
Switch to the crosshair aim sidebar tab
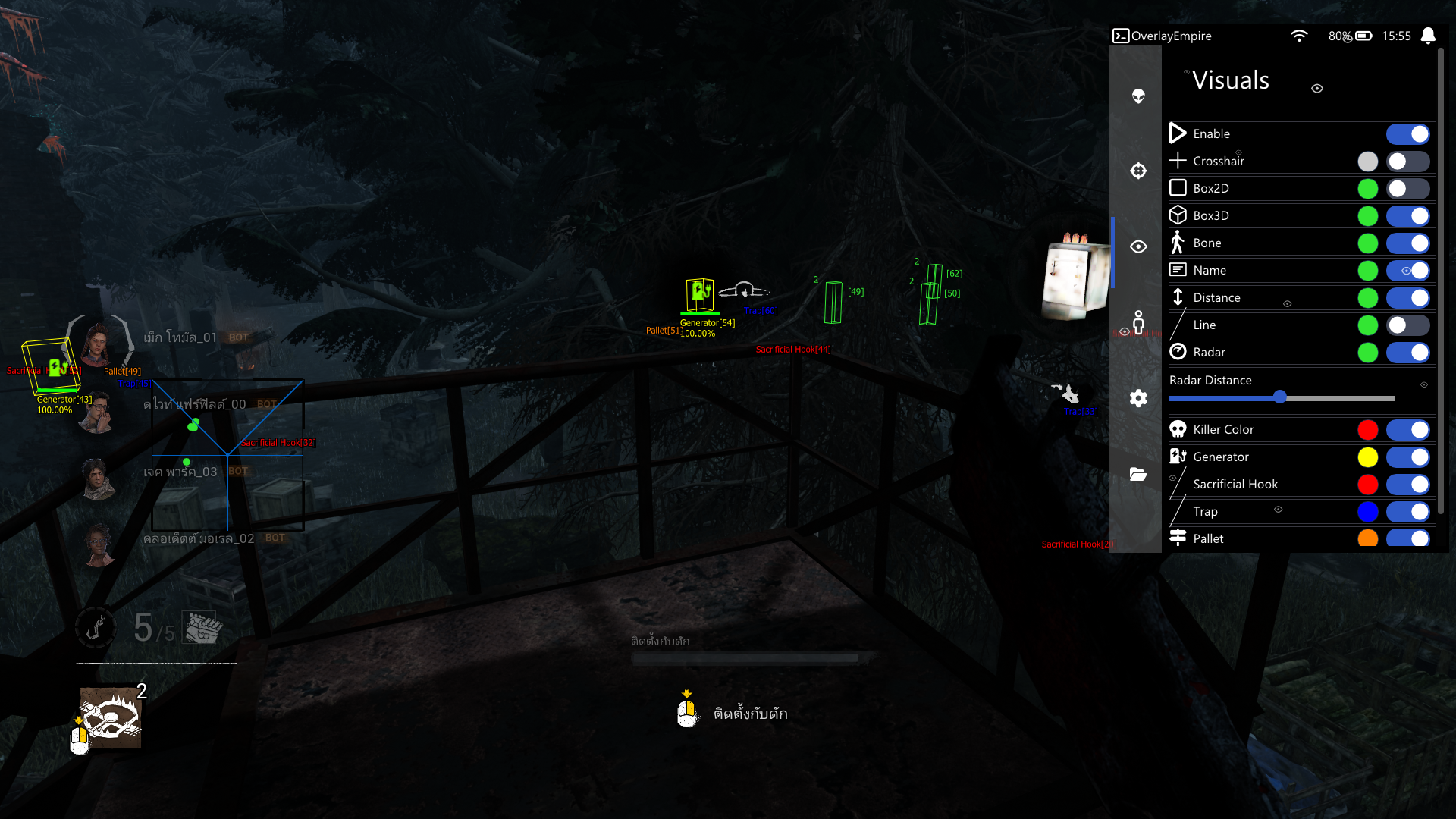tap(1138, 171)
